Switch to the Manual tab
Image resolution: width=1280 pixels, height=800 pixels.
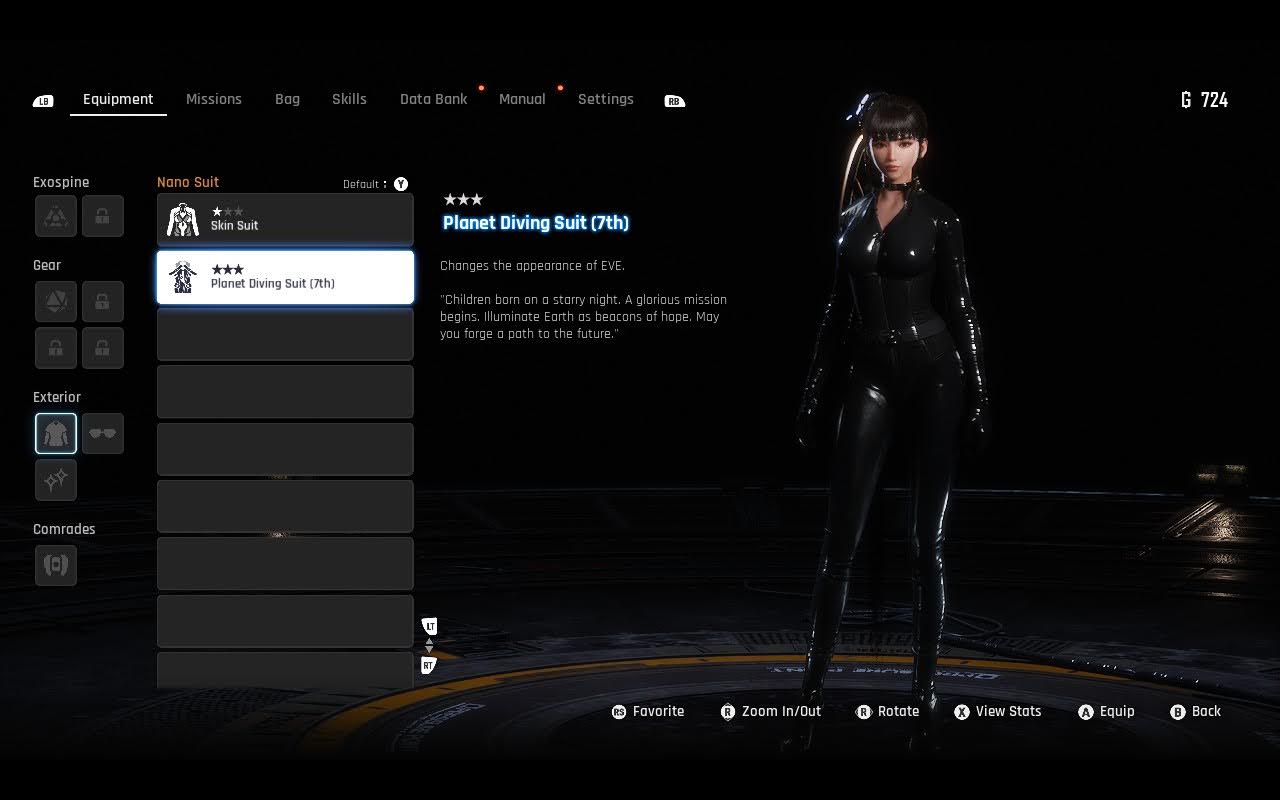click(522, 99)
